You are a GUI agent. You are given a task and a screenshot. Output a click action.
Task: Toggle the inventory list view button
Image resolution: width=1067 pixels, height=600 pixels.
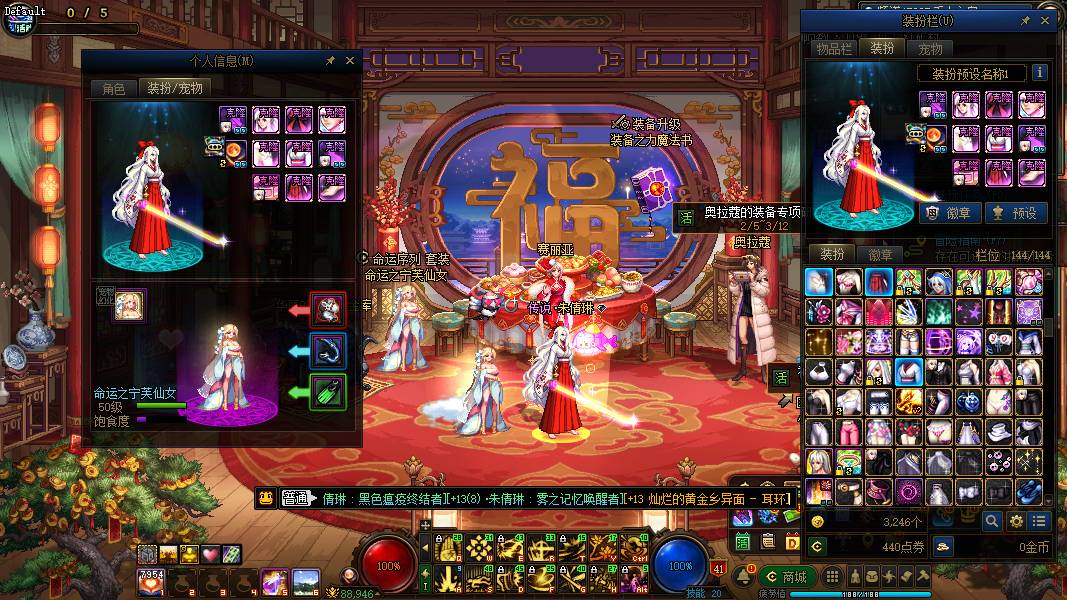[x=1040, y=521]
